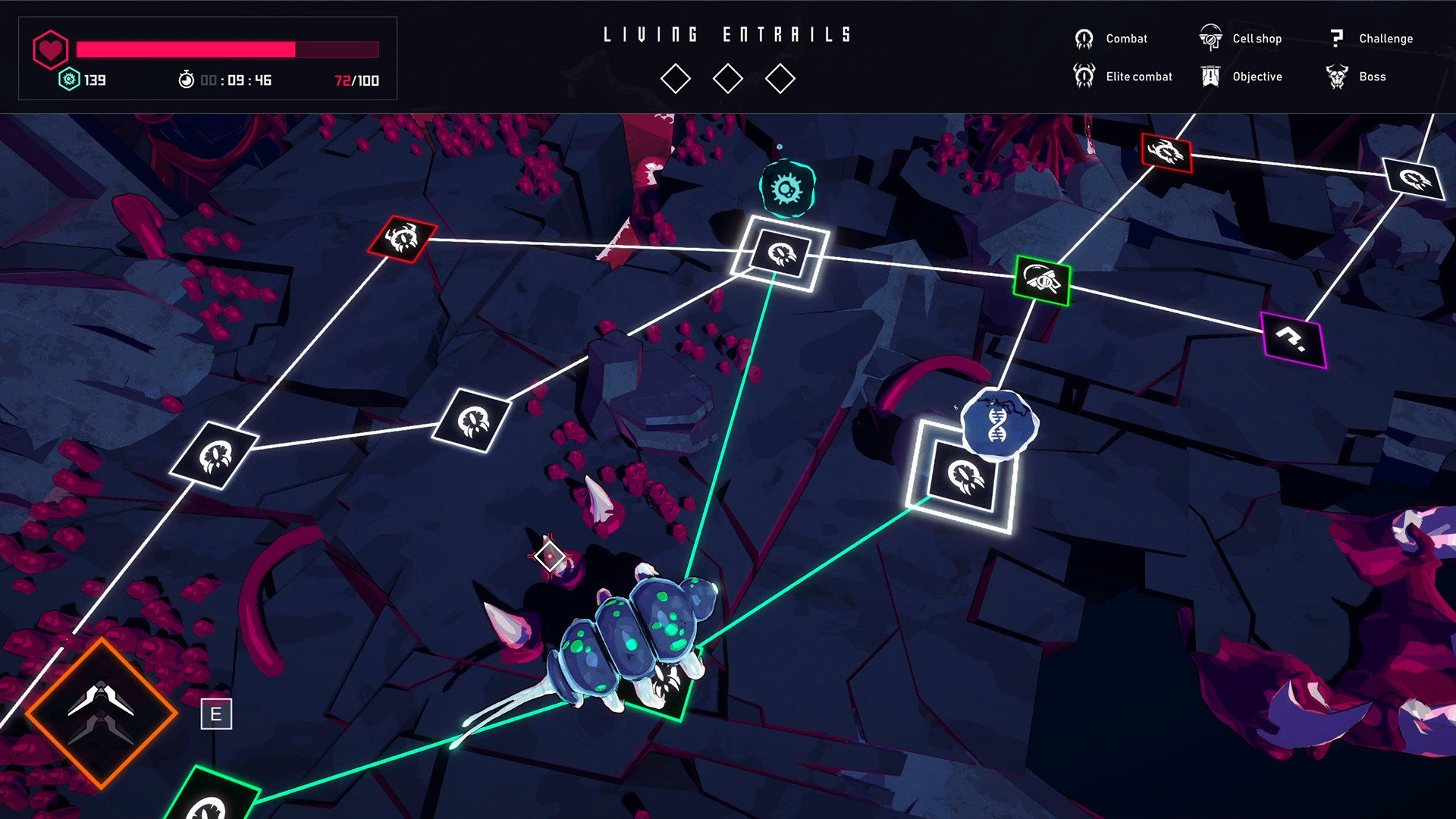Click the Living Entrails title text
The height and width of the screenshot is (819, 1456).
pos(726,33)
